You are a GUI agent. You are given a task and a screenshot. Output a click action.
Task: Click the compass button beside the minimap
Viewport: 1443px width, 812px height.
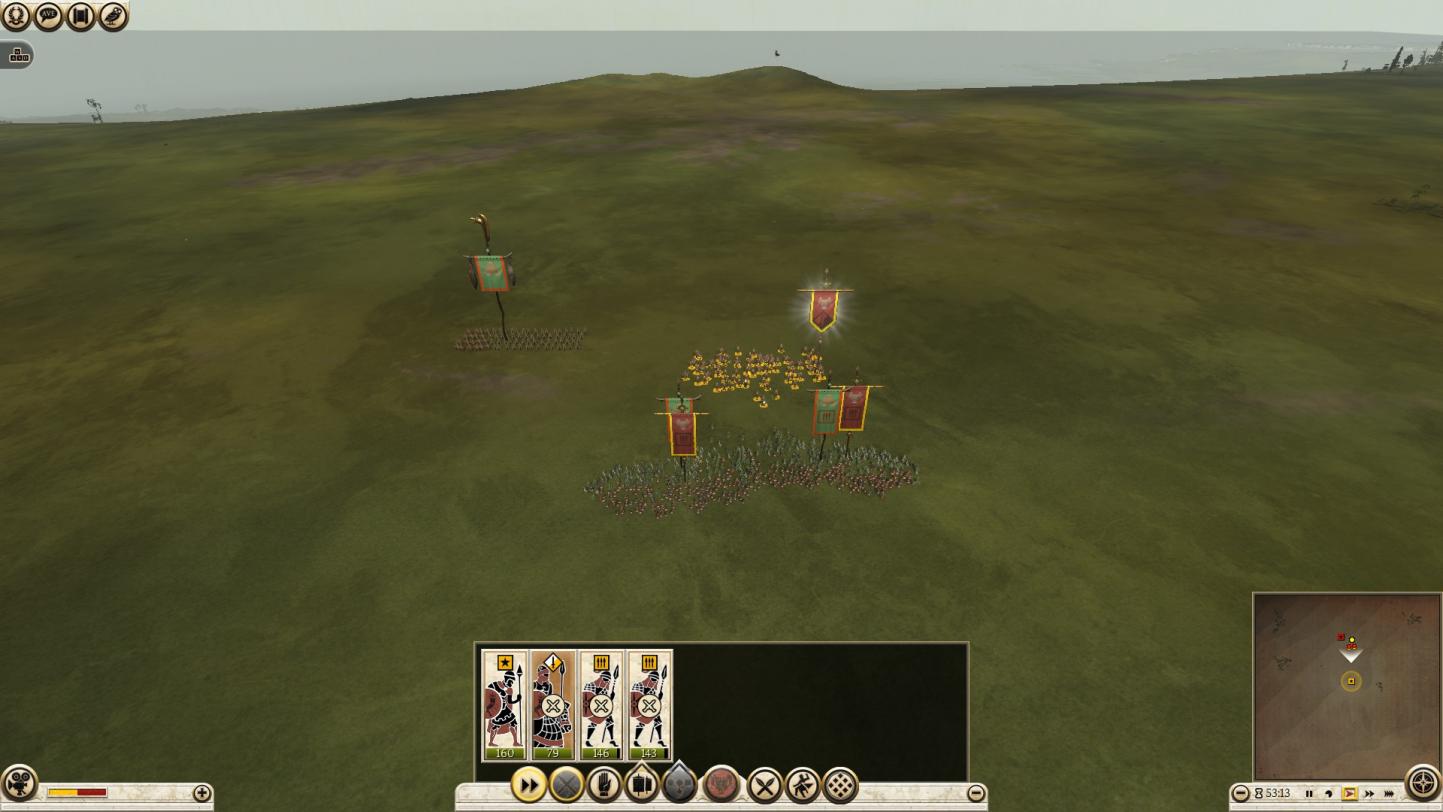click(1422, 783)
